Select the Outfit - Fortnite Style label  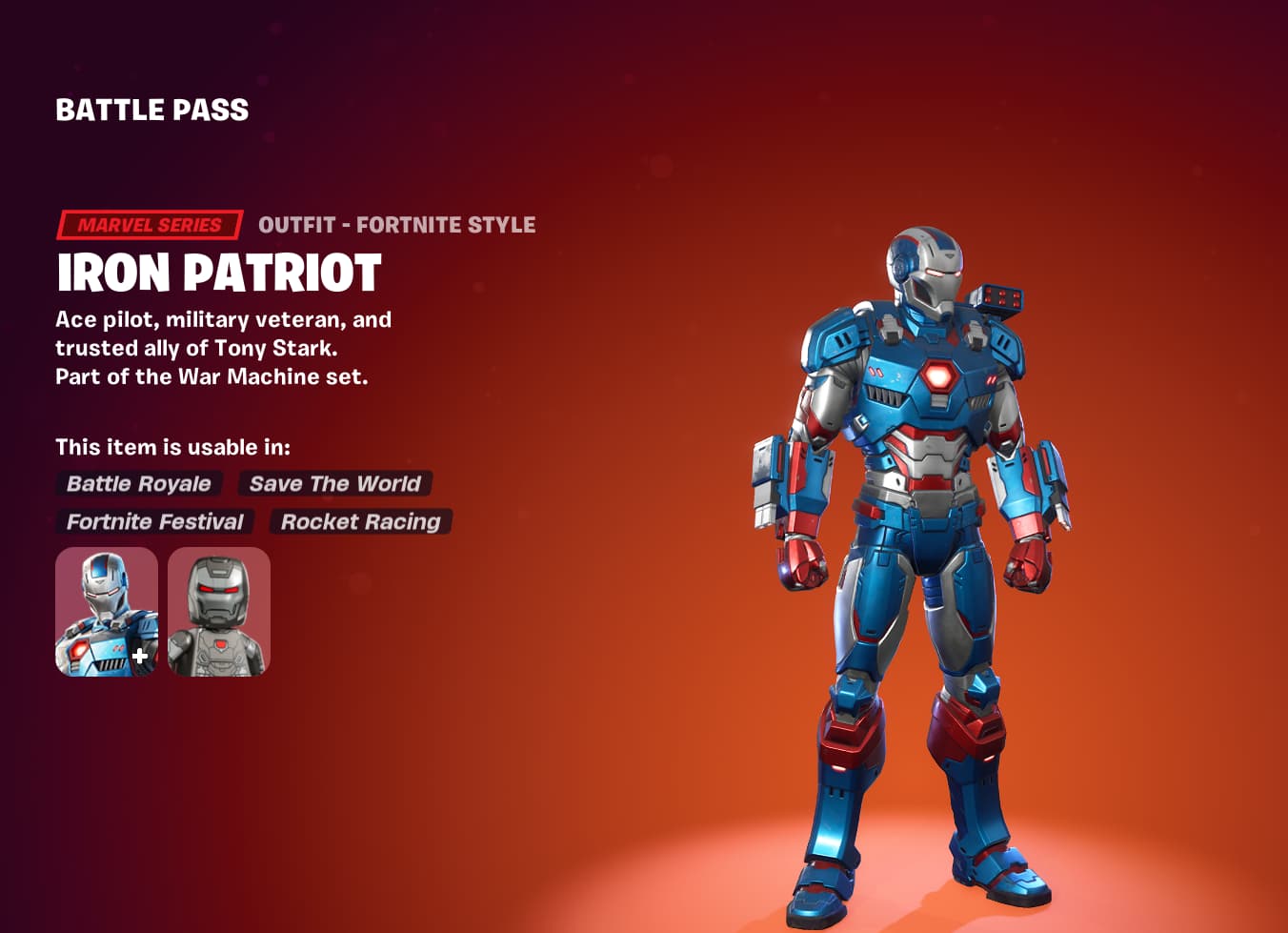coord(396,225)
